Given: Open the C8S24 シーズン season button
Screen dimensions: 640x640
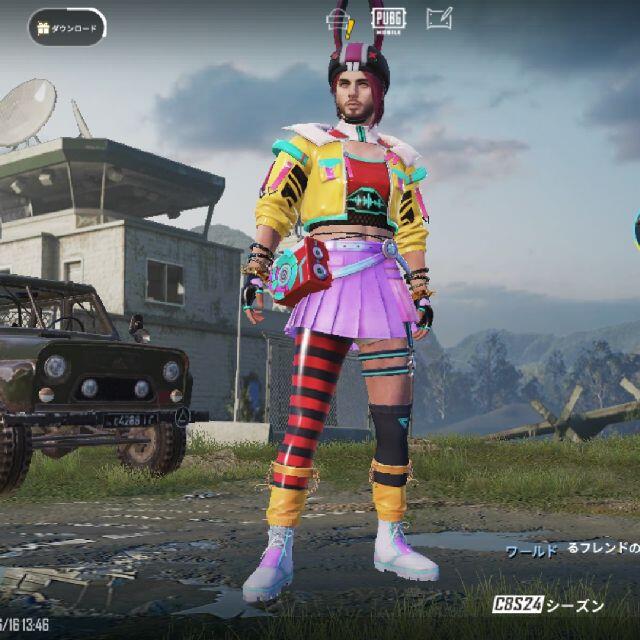Looking at the screenshot, I should [x=549, y=605].
